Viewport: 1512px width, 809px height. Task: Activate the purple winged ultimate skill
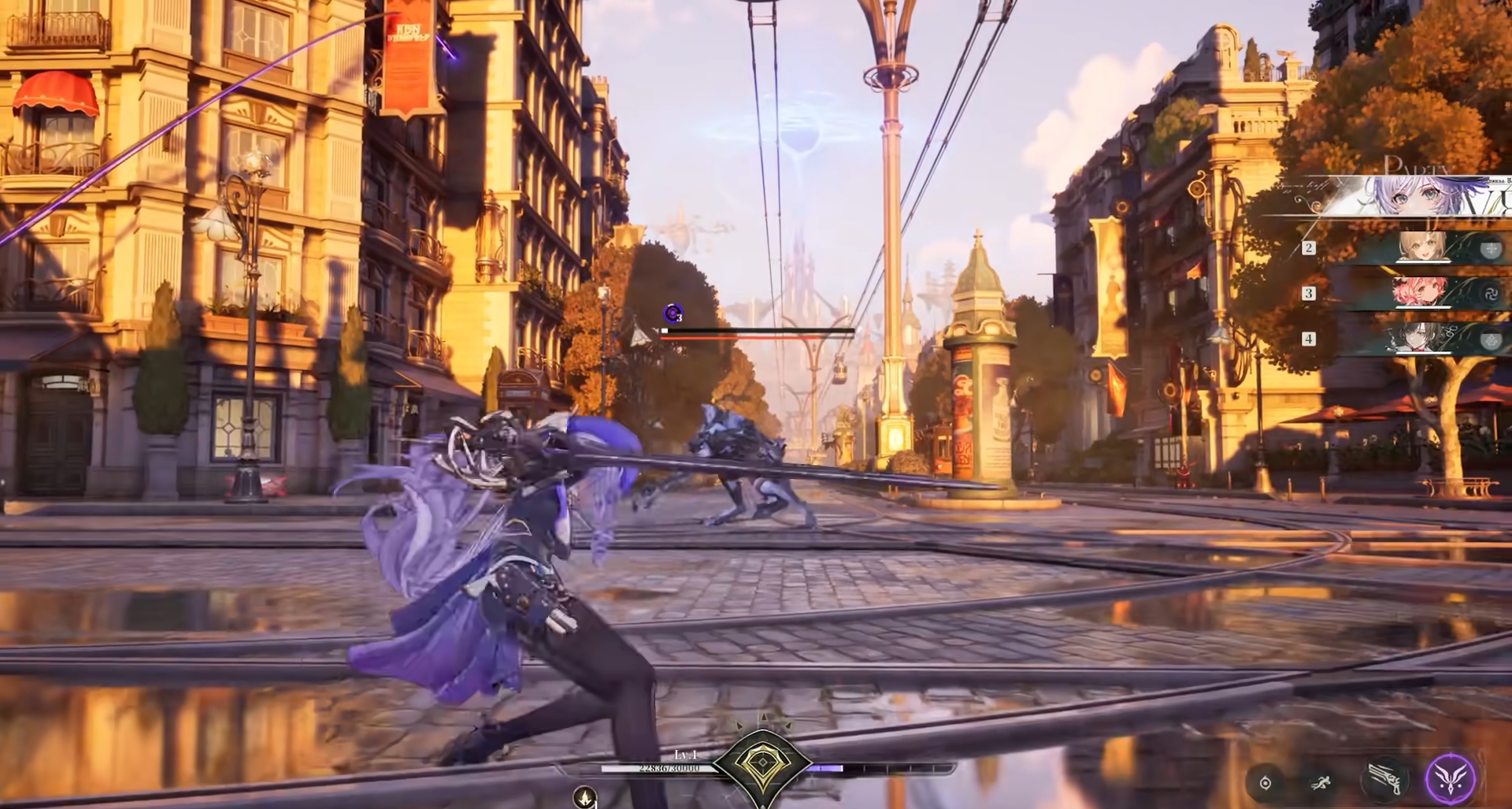click(x=1451, y=778)
